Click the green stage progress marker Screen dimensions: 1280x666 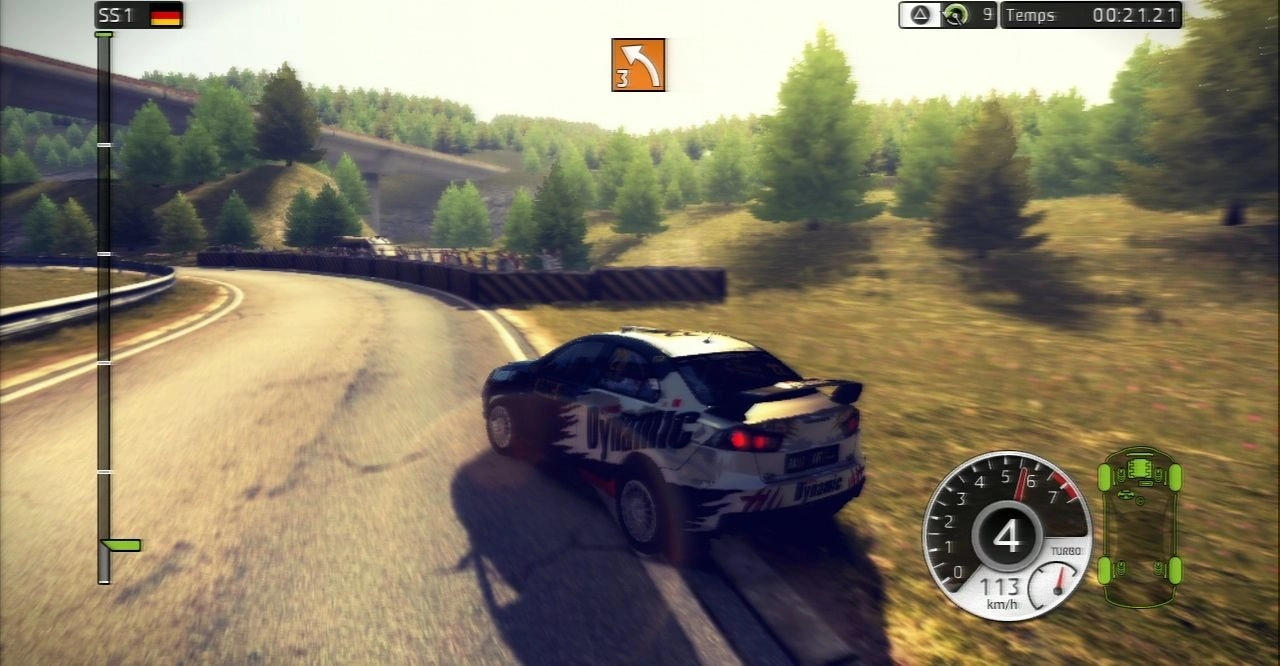122,545
